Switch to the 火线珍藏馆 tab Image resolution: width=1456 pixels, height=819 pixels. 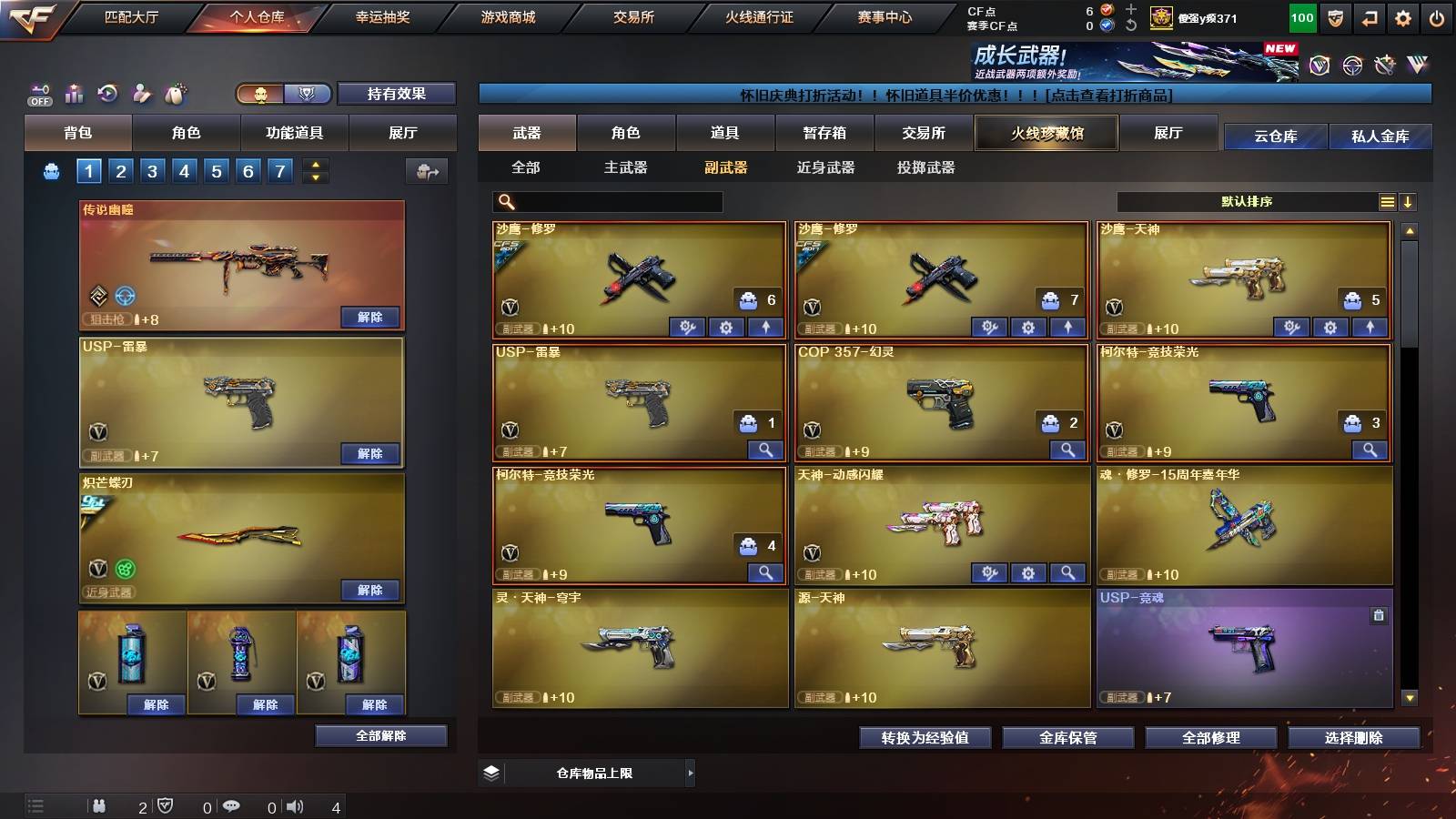pyautogui.click(x=1046, y=133)
